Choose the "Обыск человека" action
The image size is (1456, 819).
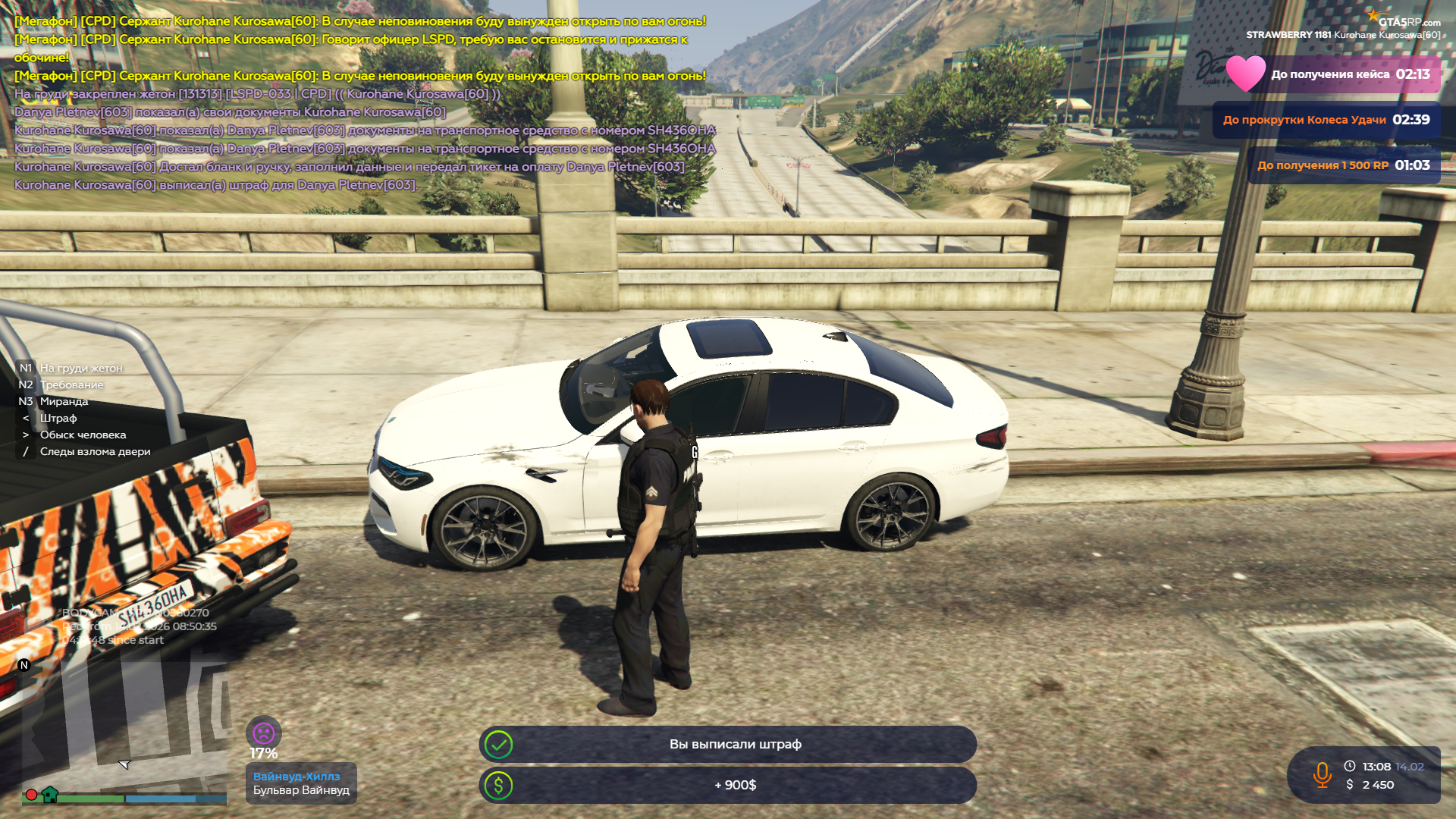pyautogui.click(x=83, y=435)
